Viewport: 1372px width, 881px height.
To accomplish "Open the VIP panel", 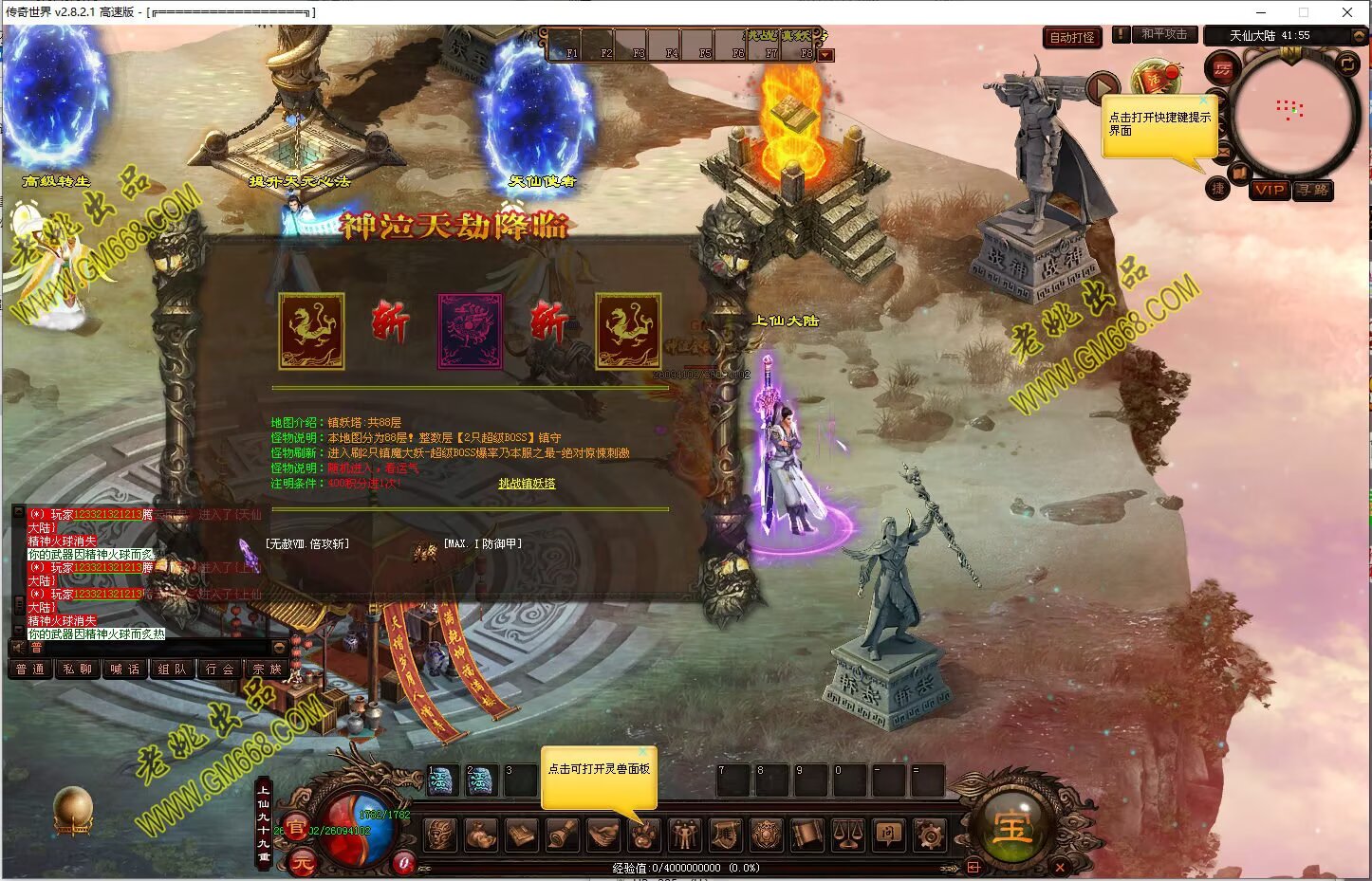I will click(1270, 190).
